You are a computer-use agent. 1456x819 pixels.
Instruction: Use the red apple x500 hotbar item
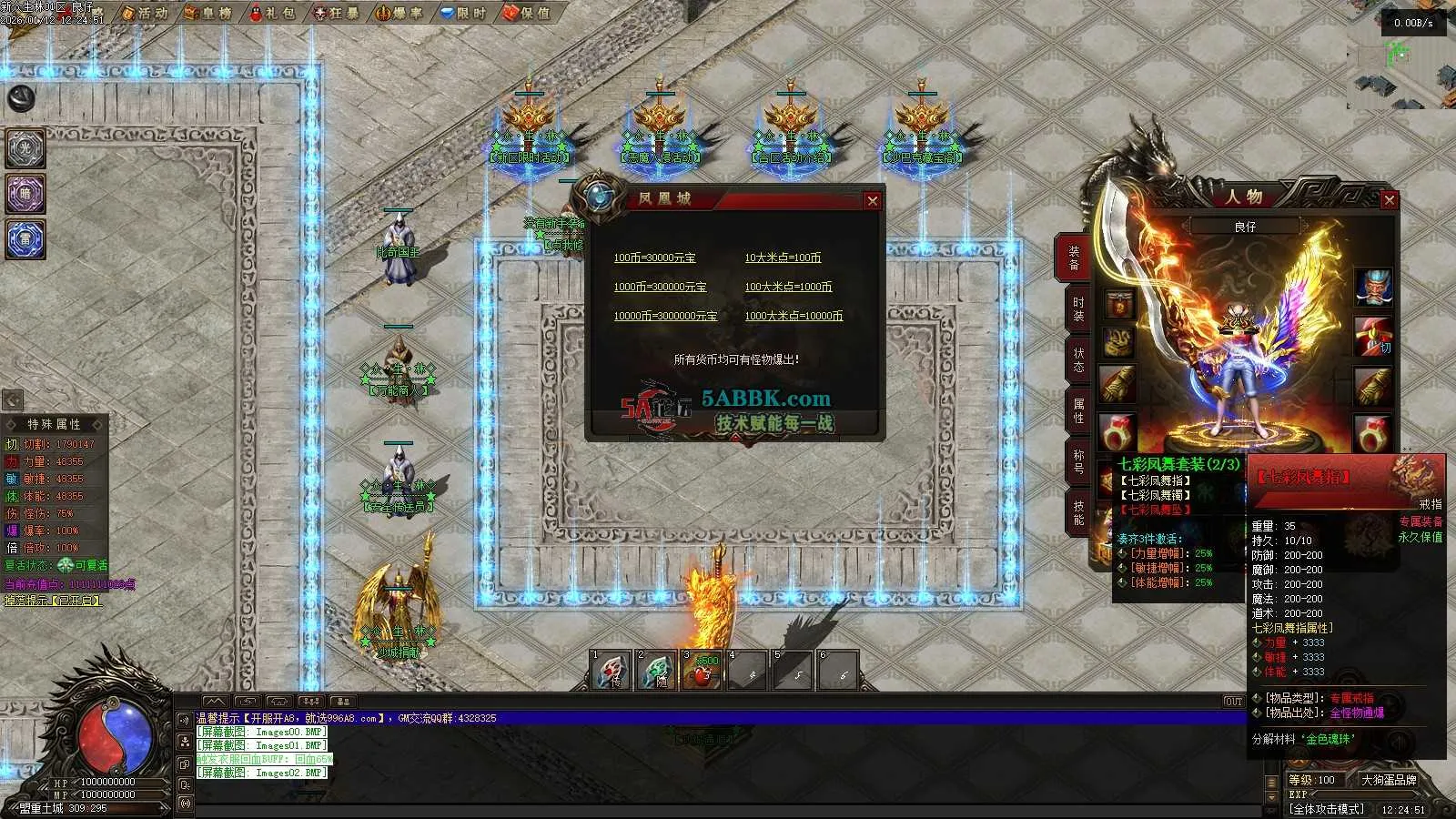click(702, 672)
